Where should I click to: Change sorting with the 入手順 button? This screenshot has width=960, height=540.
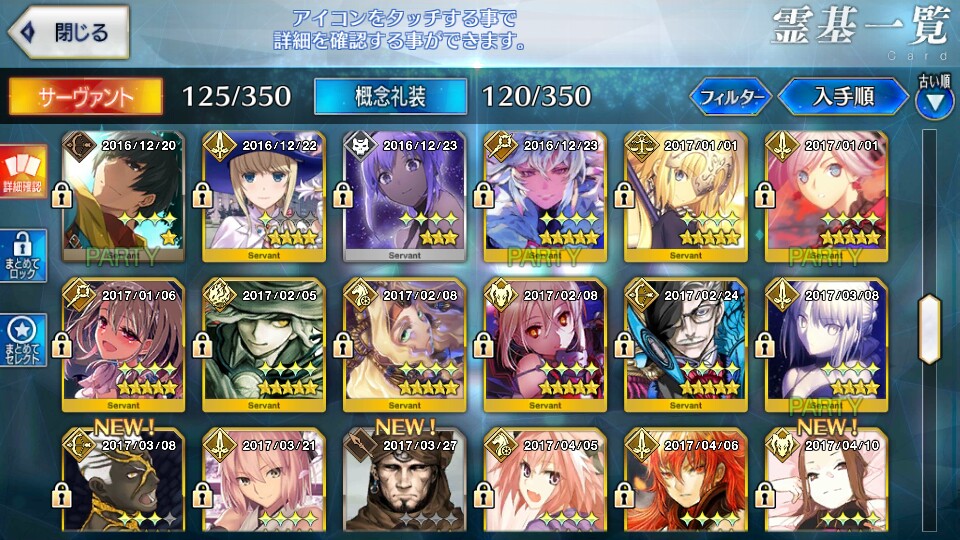point(843,97)
